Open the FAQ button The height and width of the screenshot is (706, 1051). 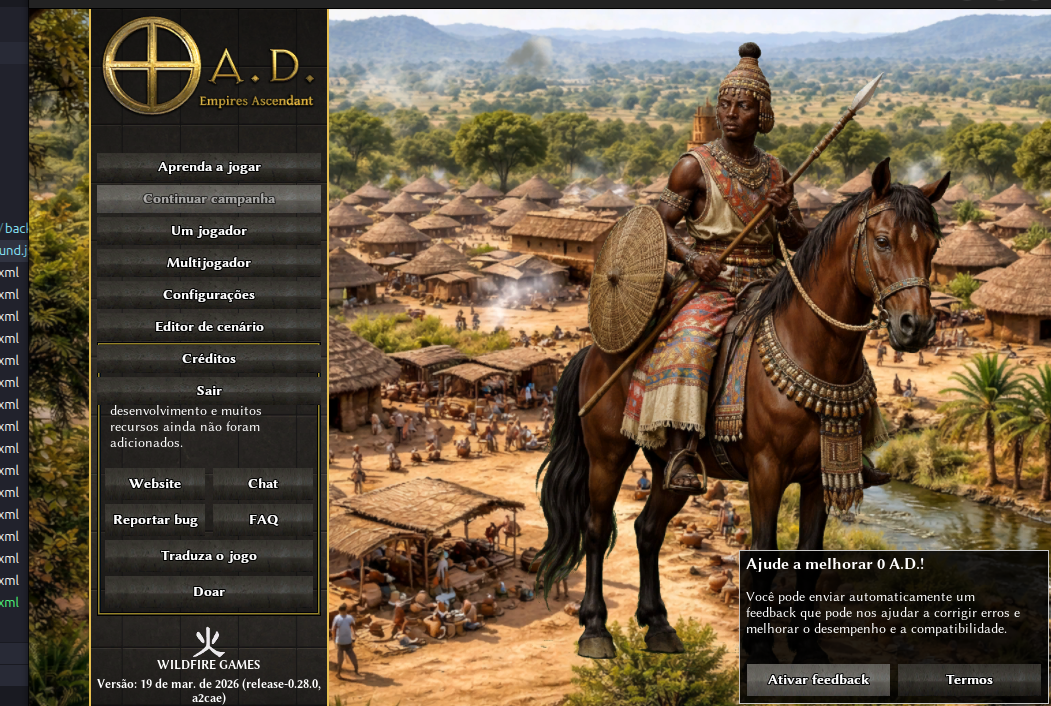[x=263, y=520]
